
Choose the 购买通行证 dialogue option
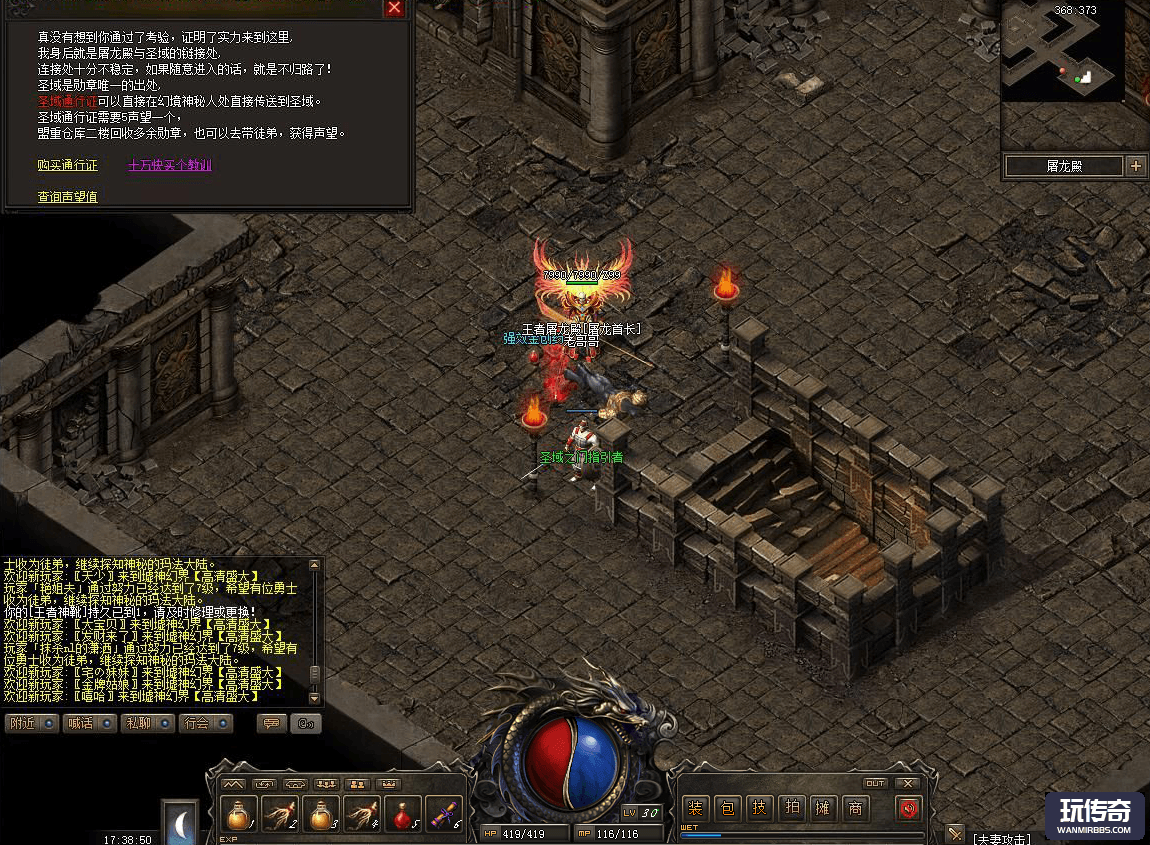point(67,165)
